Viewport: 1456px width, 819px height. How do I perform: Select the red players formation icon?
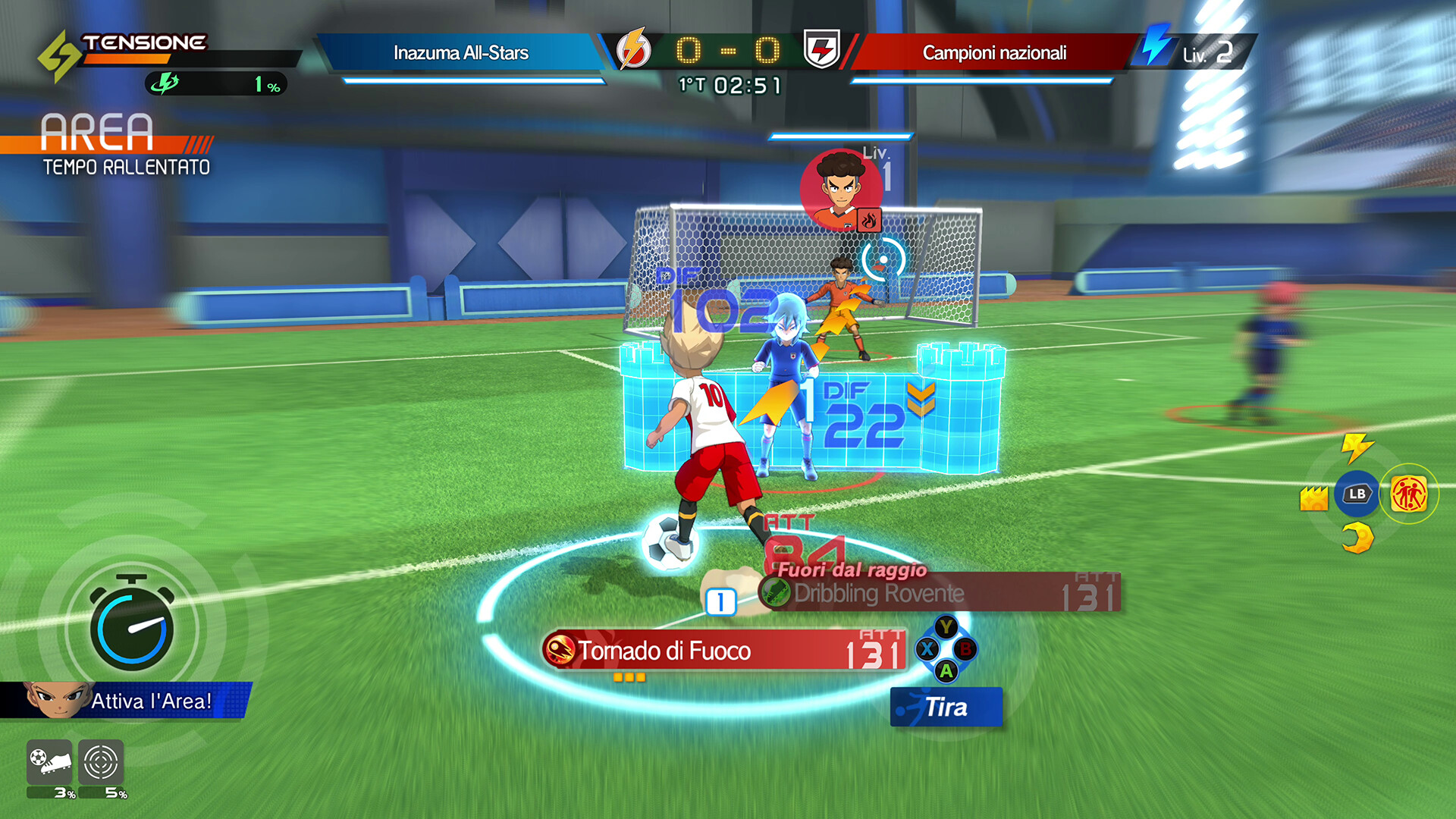pyautogui.click(x=1409, y=494)
